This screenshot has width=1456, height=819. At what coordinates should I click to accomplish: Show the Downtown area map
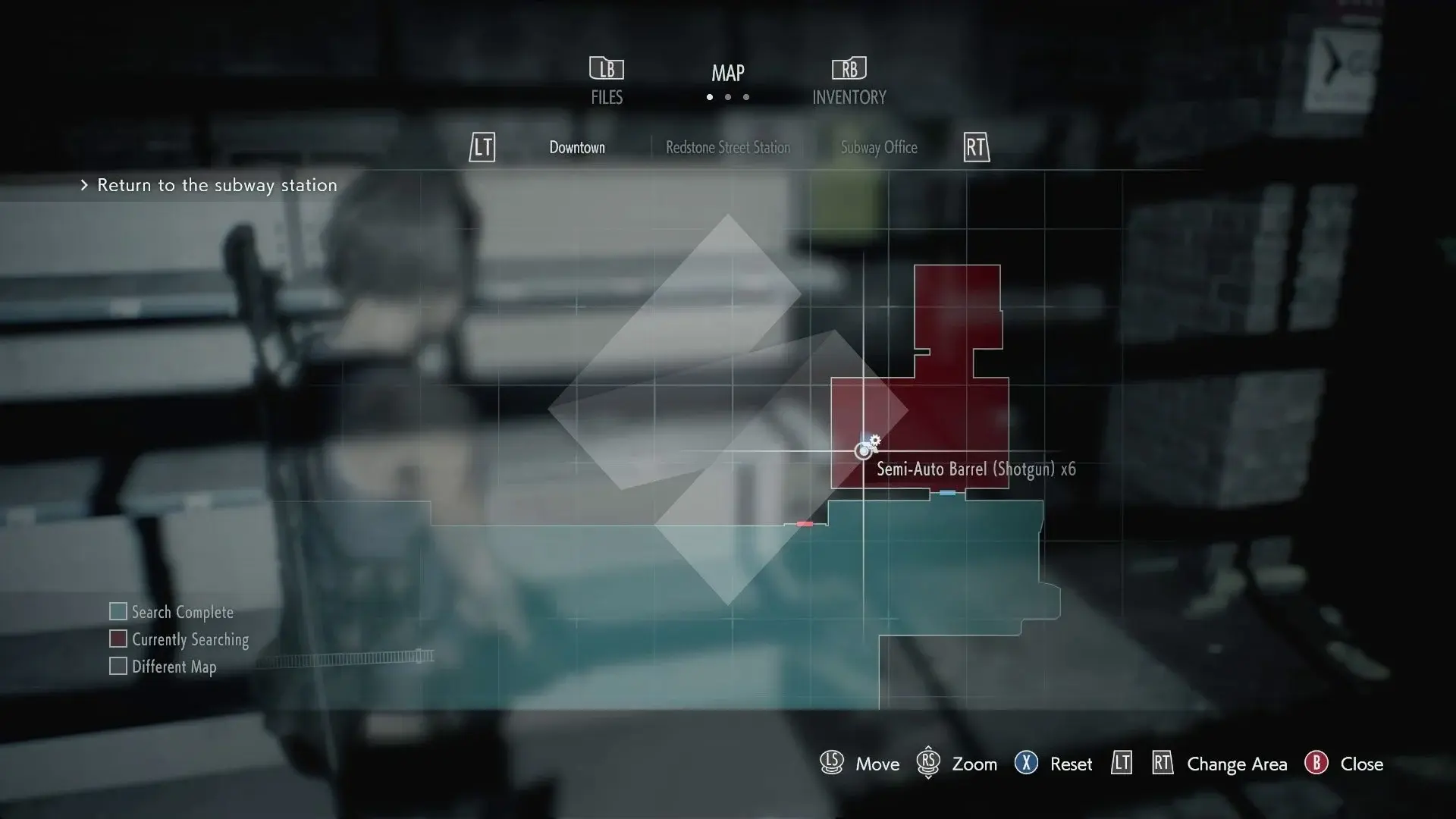pos(577,148)
